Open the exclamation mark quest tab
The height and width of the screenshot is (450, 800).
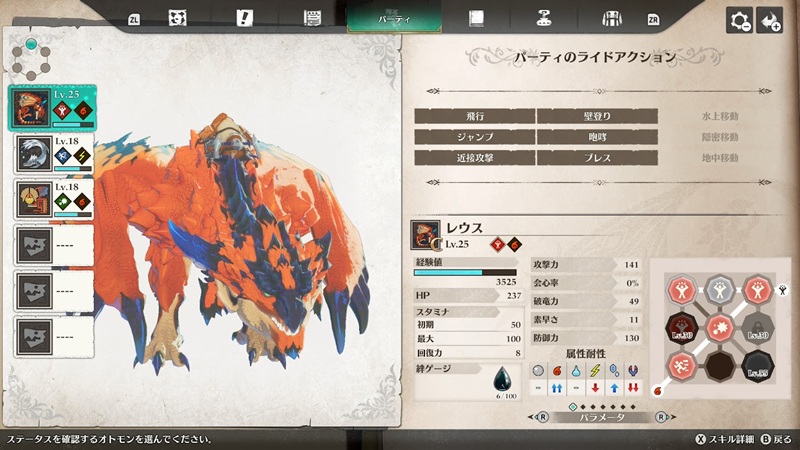(244, 18)
